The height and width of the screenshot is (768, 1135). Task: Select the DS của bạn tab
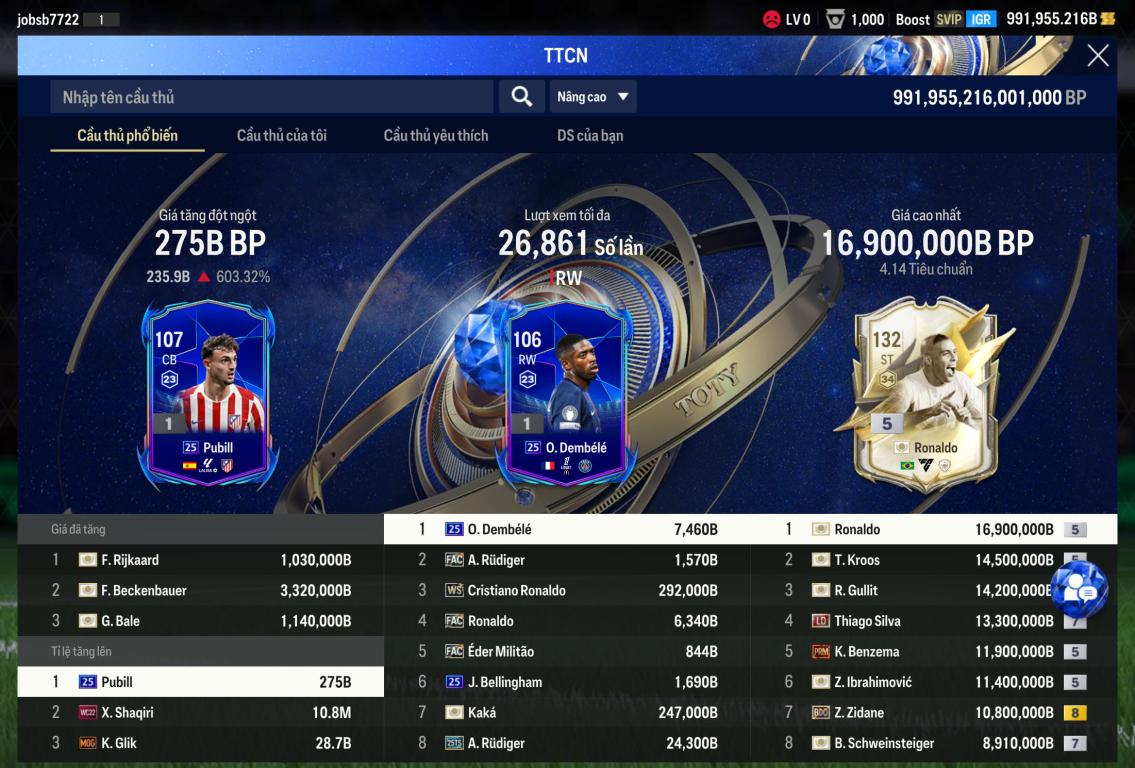point(590,135)
